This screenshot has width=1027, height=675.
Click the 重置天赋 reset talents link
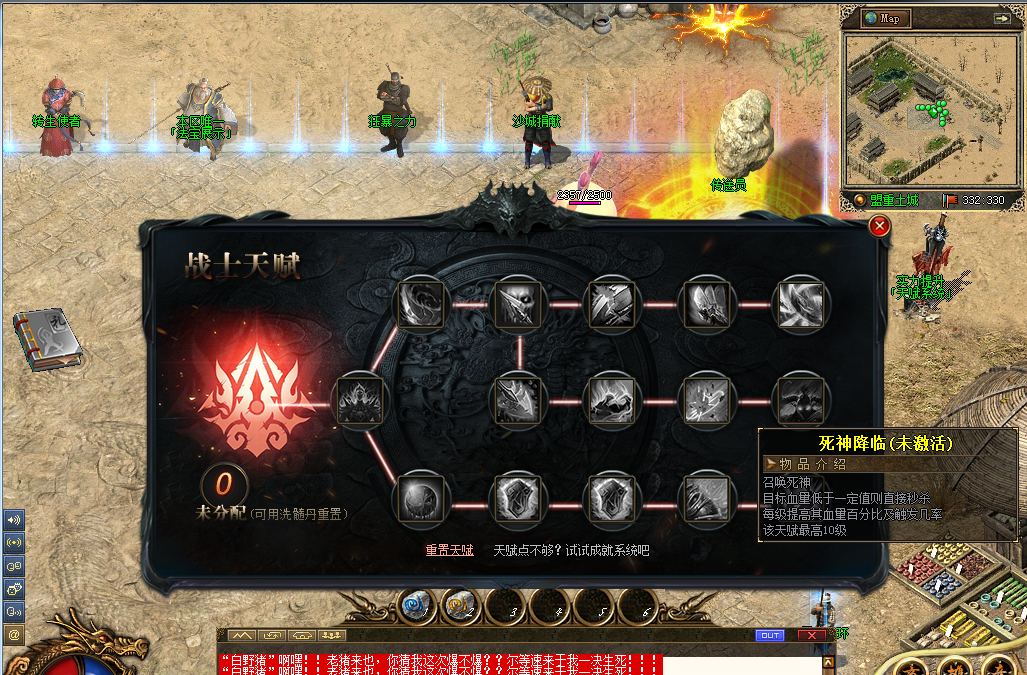point(449,550)
